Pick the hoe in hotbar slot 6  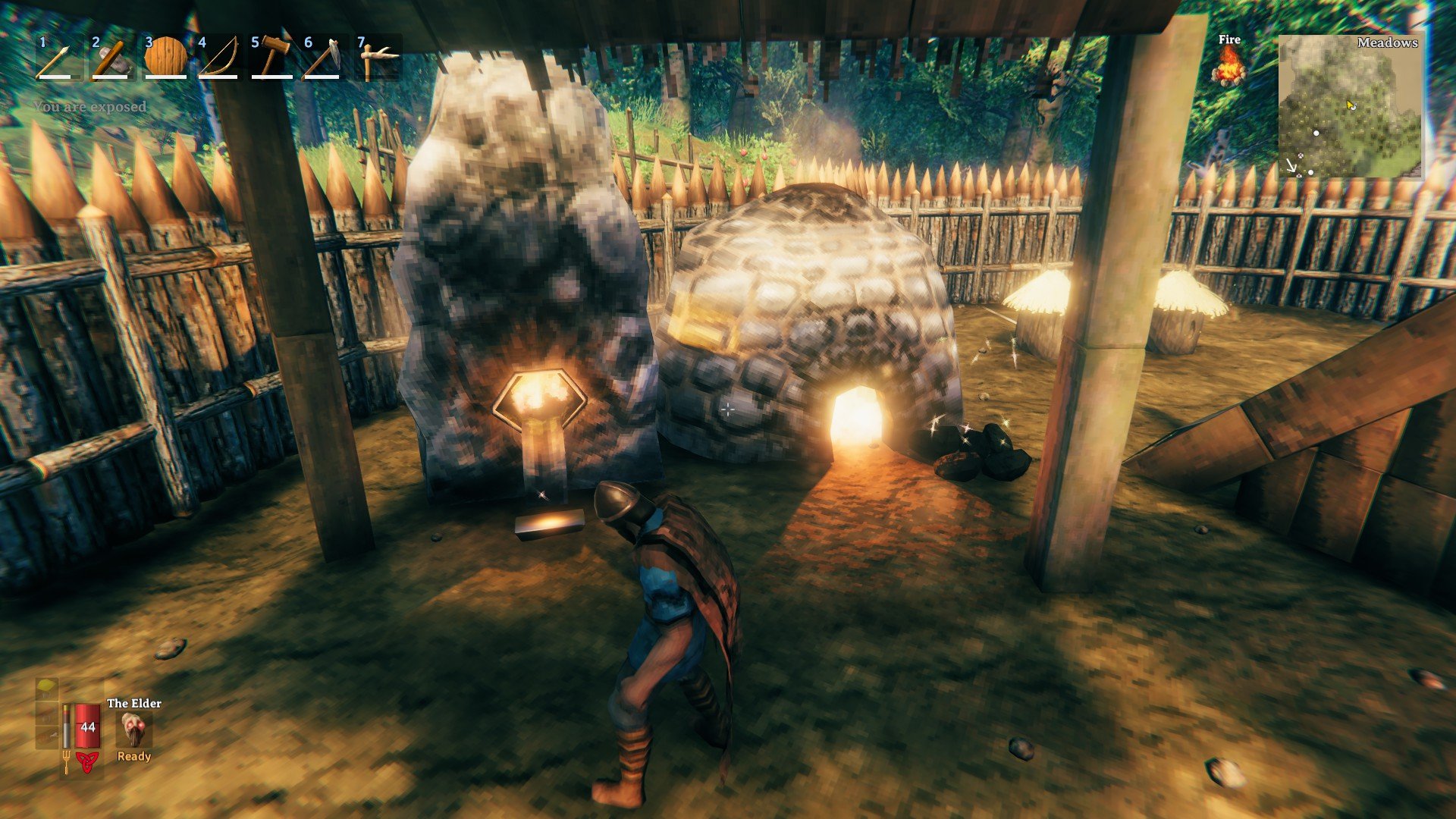pyautogui.click(x=324, y=58)
